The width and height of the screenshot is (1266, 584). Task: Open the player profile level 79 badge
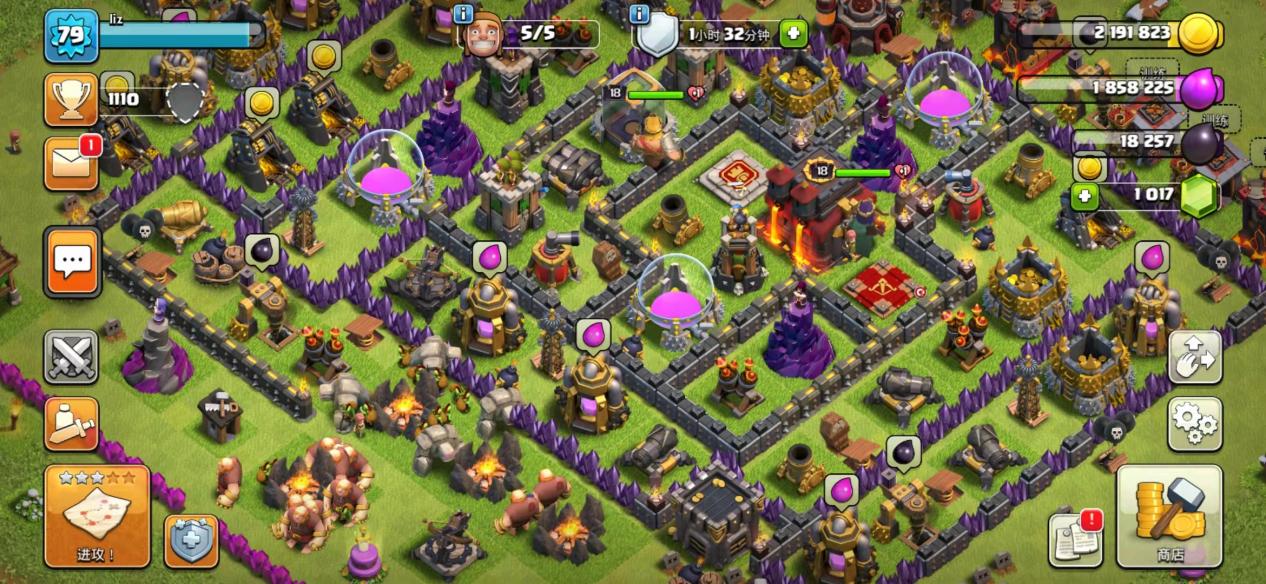click(71, 36)
